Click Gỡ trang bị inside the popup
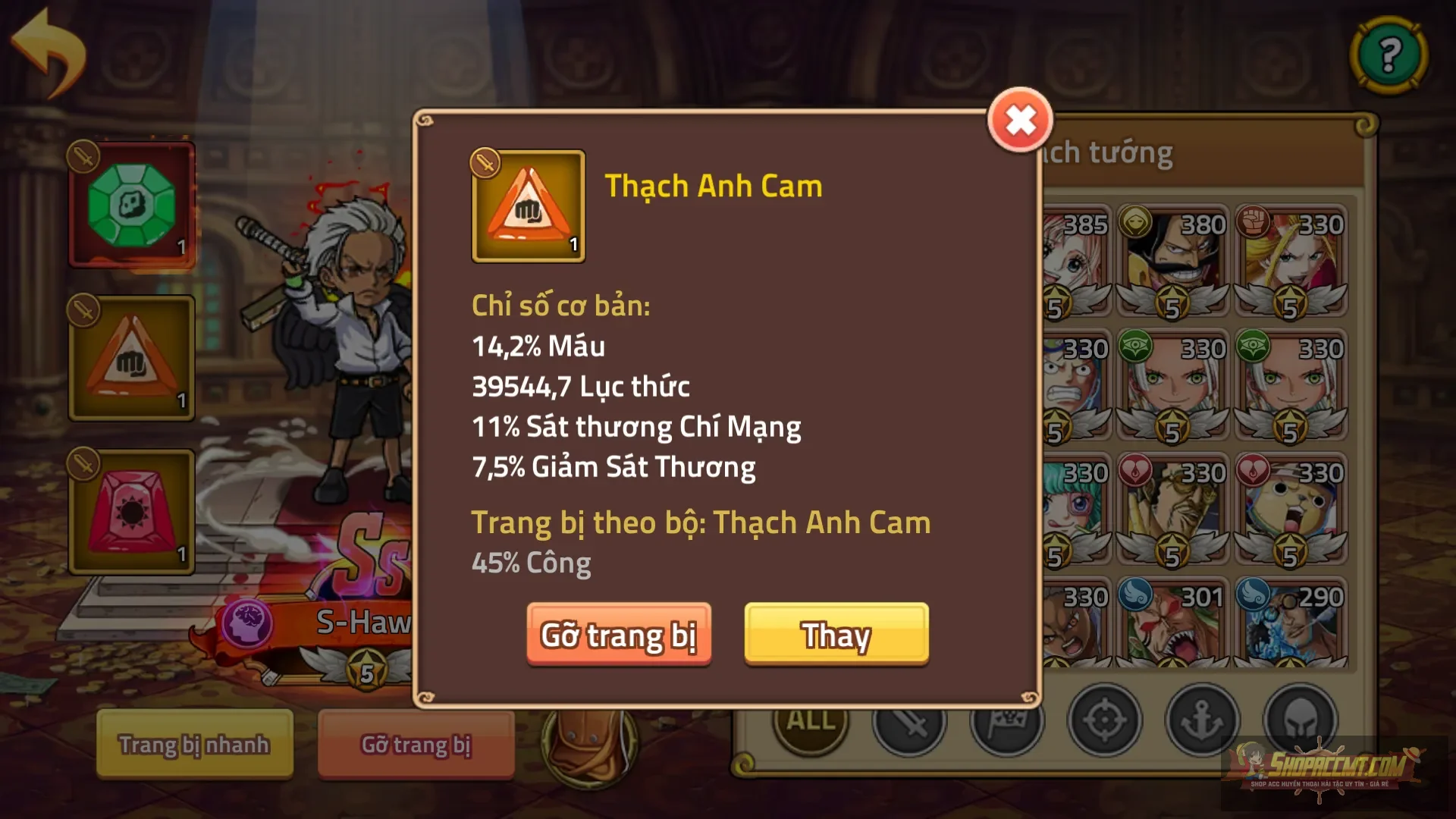 tap(620, 636)
